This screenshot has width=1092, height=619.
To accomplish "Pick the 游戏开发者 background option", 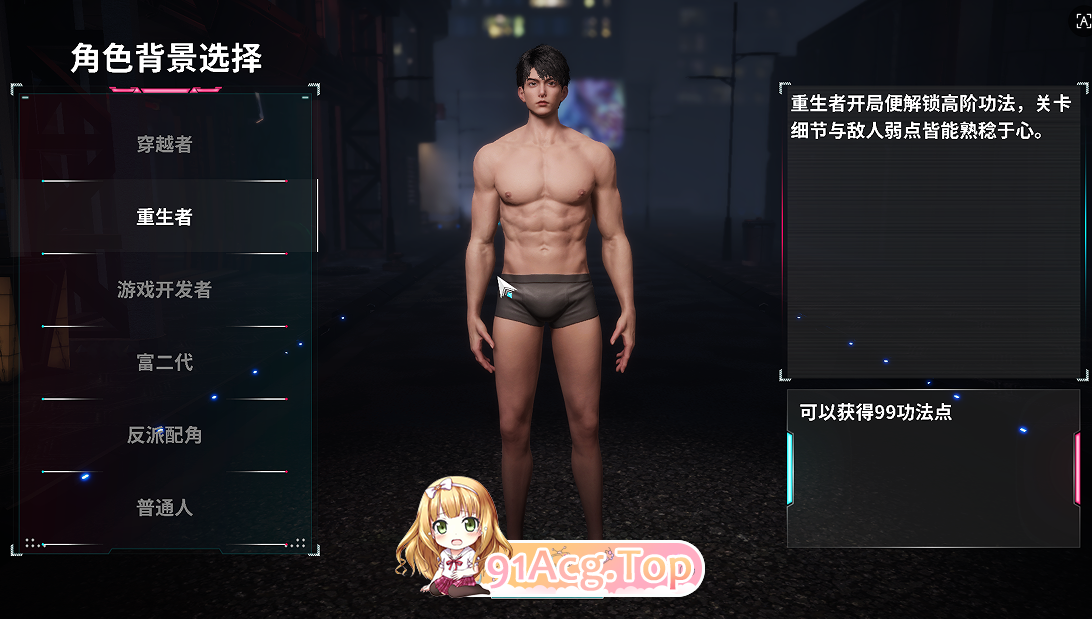I will pos(165,290).
